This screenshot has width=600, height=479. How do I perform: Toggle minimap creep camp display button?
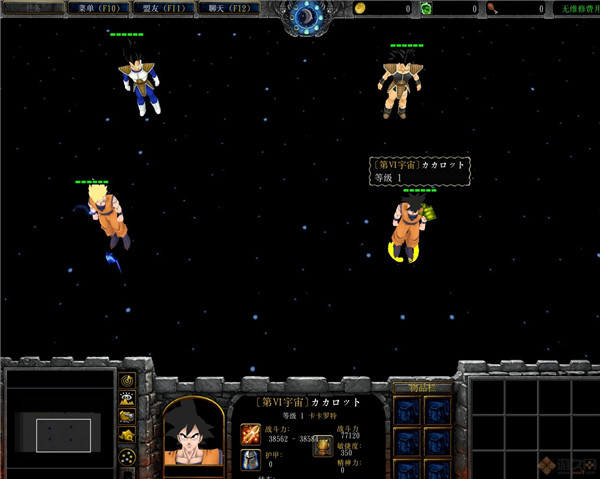(x=128, y=436)
